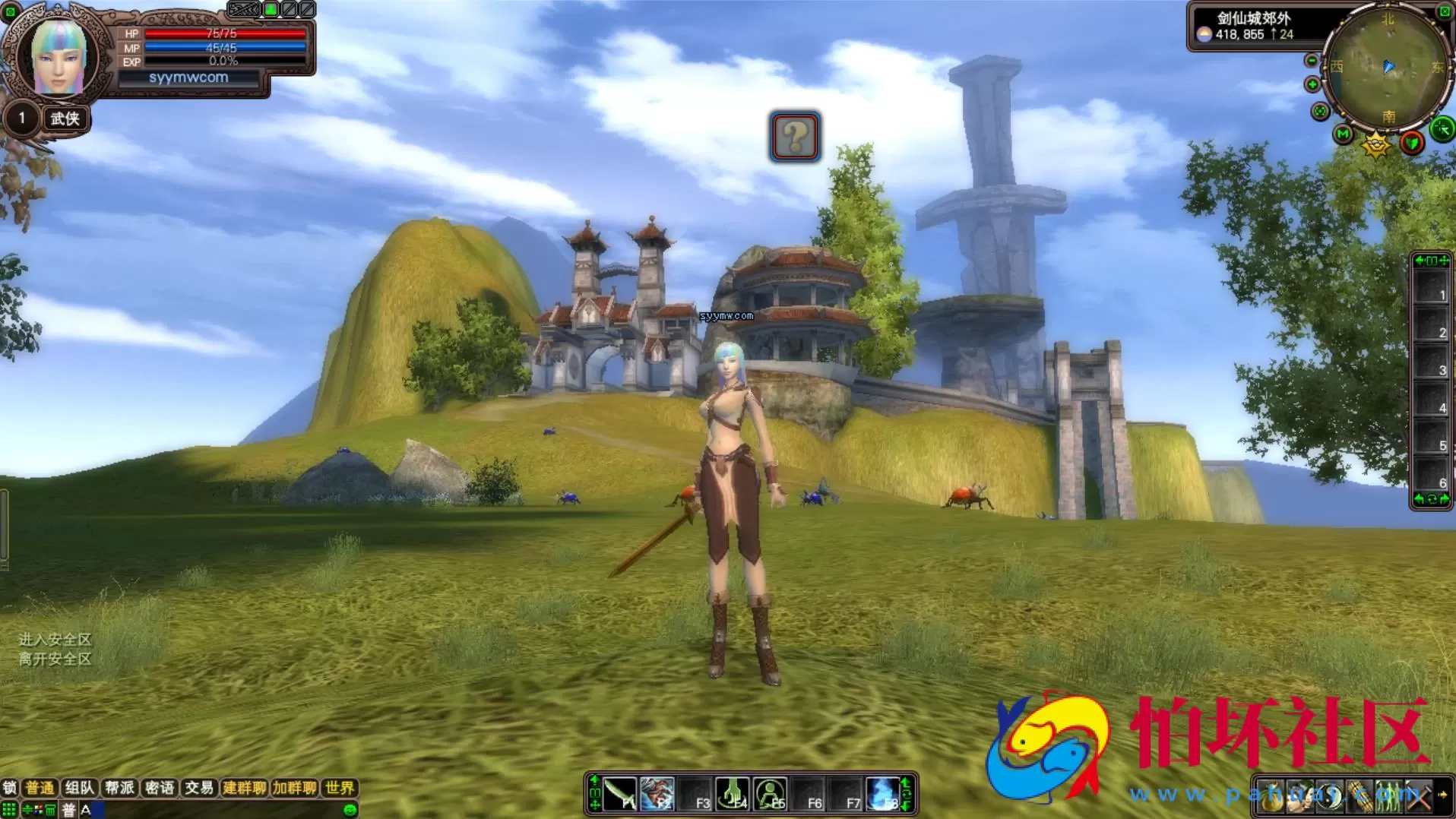Click the 建群聊 create group chat button
The width and height of the screenshot is (1456, 819).
point(244,788)
